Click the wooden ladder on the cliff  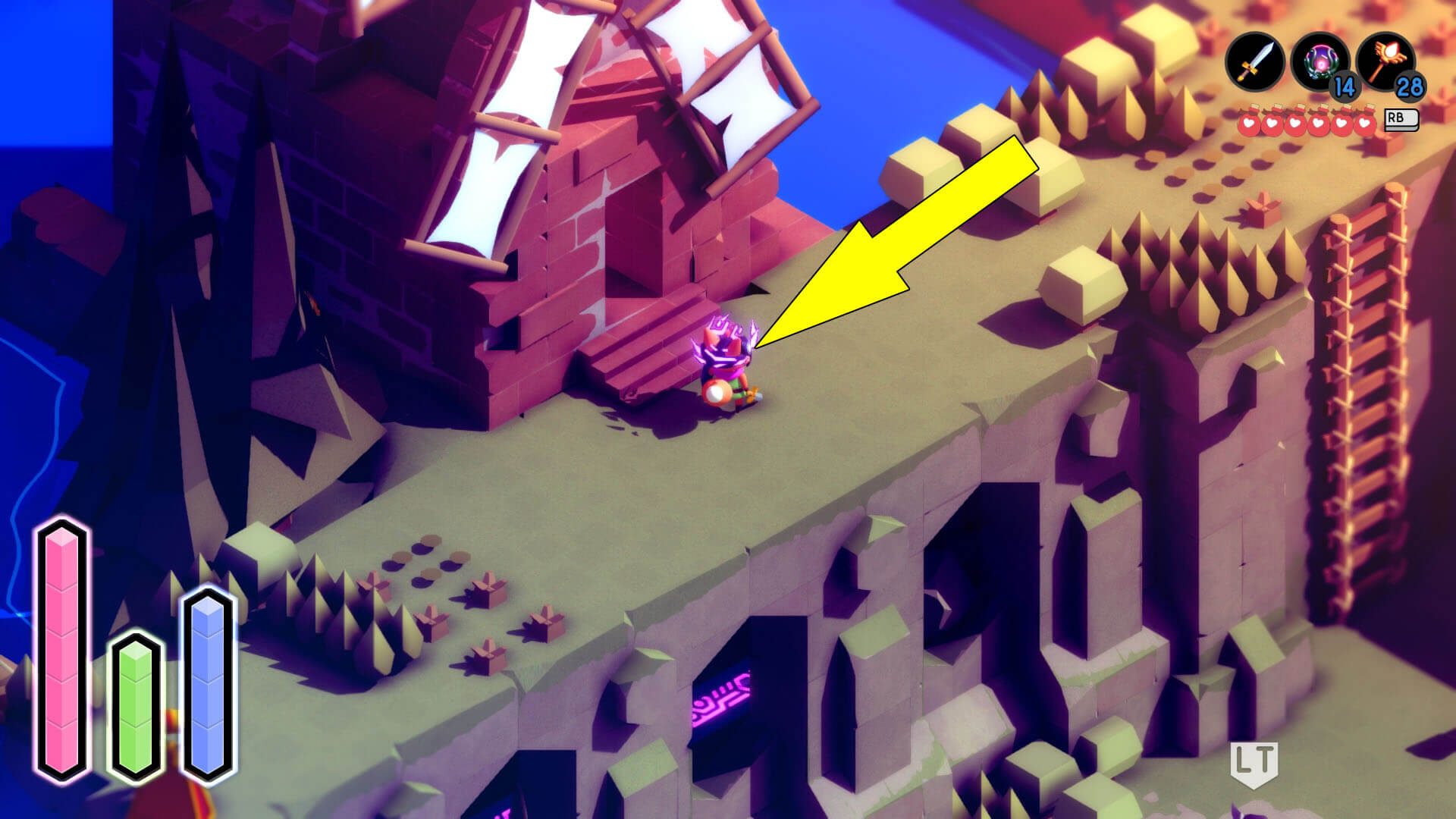pyautogui.click(x=1369, y=326)
